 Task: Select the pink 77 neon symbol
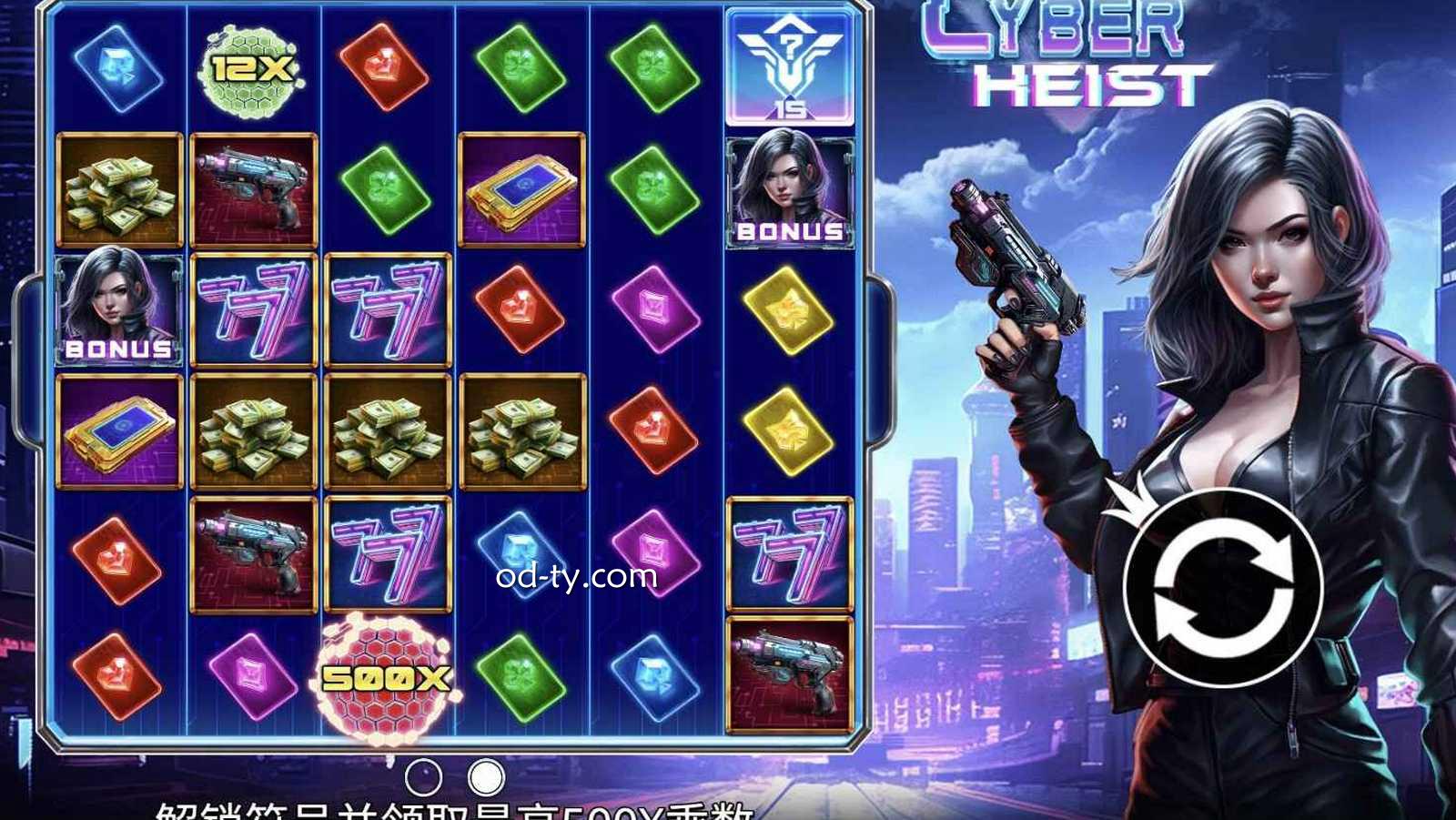(x=254, y=309)
